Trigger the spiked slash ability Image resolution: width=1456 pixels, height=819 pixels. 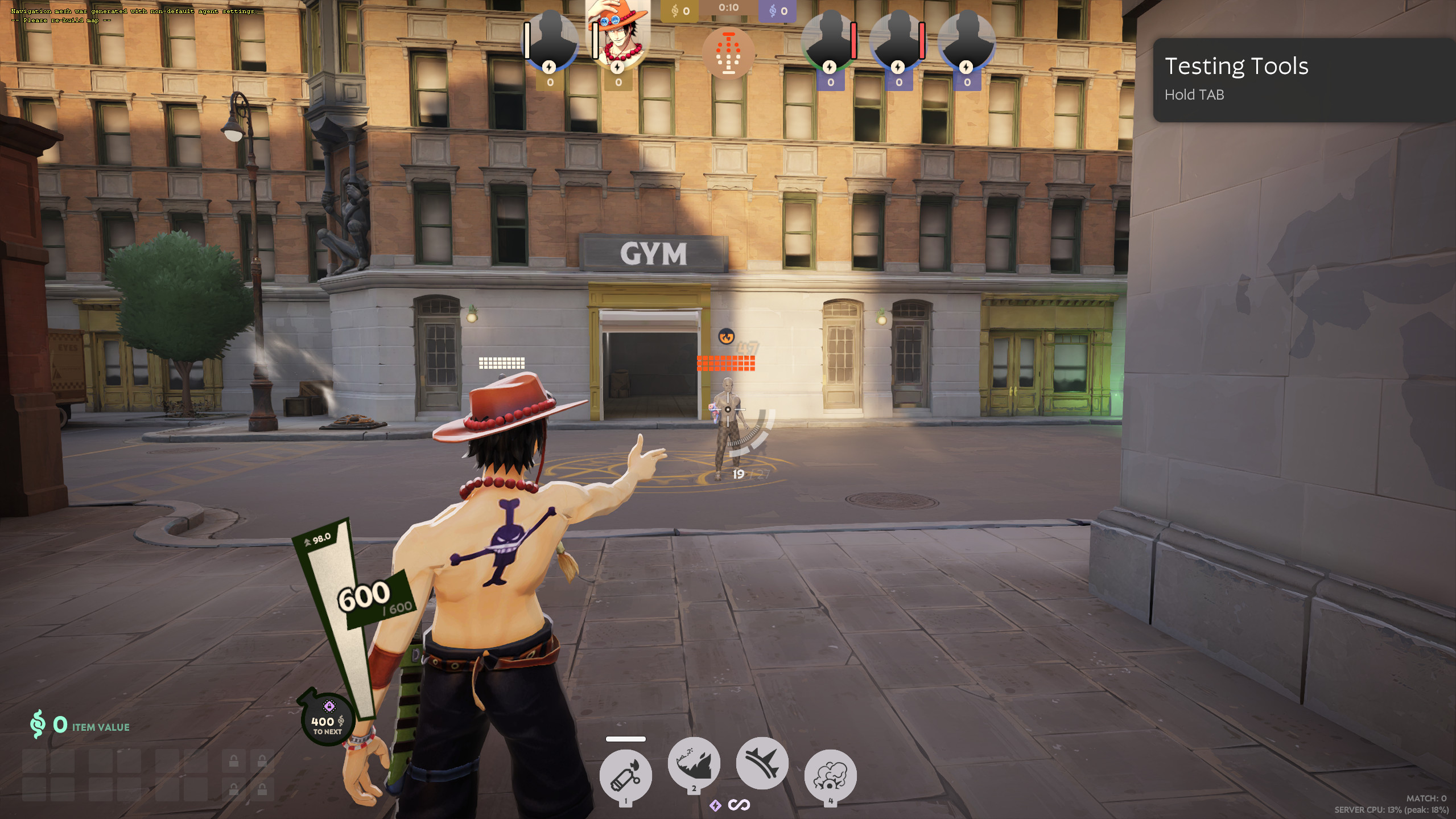pyautogui.click(x=762, y=763)
